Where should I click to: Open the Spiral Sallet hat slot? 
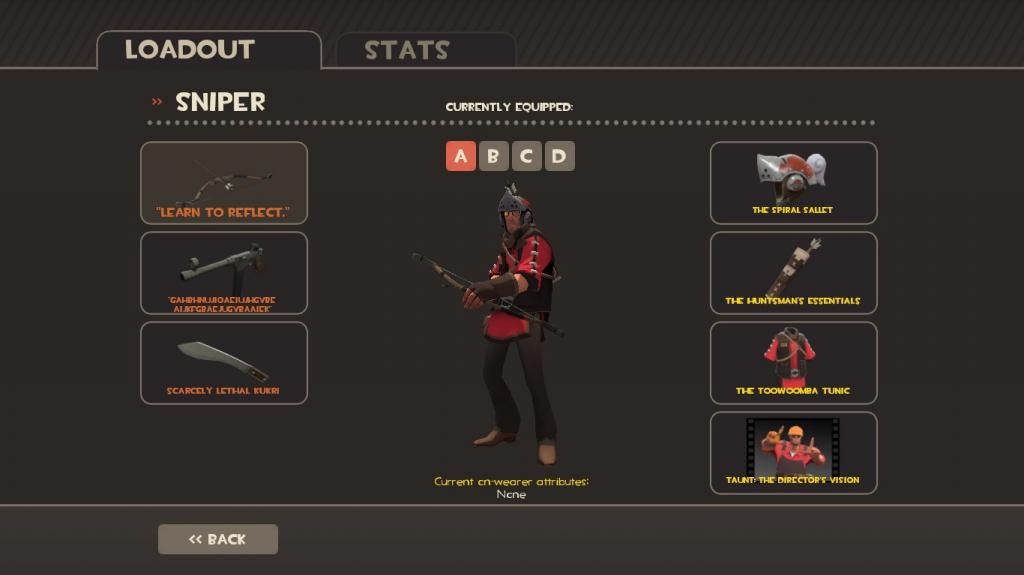(793, 183)
